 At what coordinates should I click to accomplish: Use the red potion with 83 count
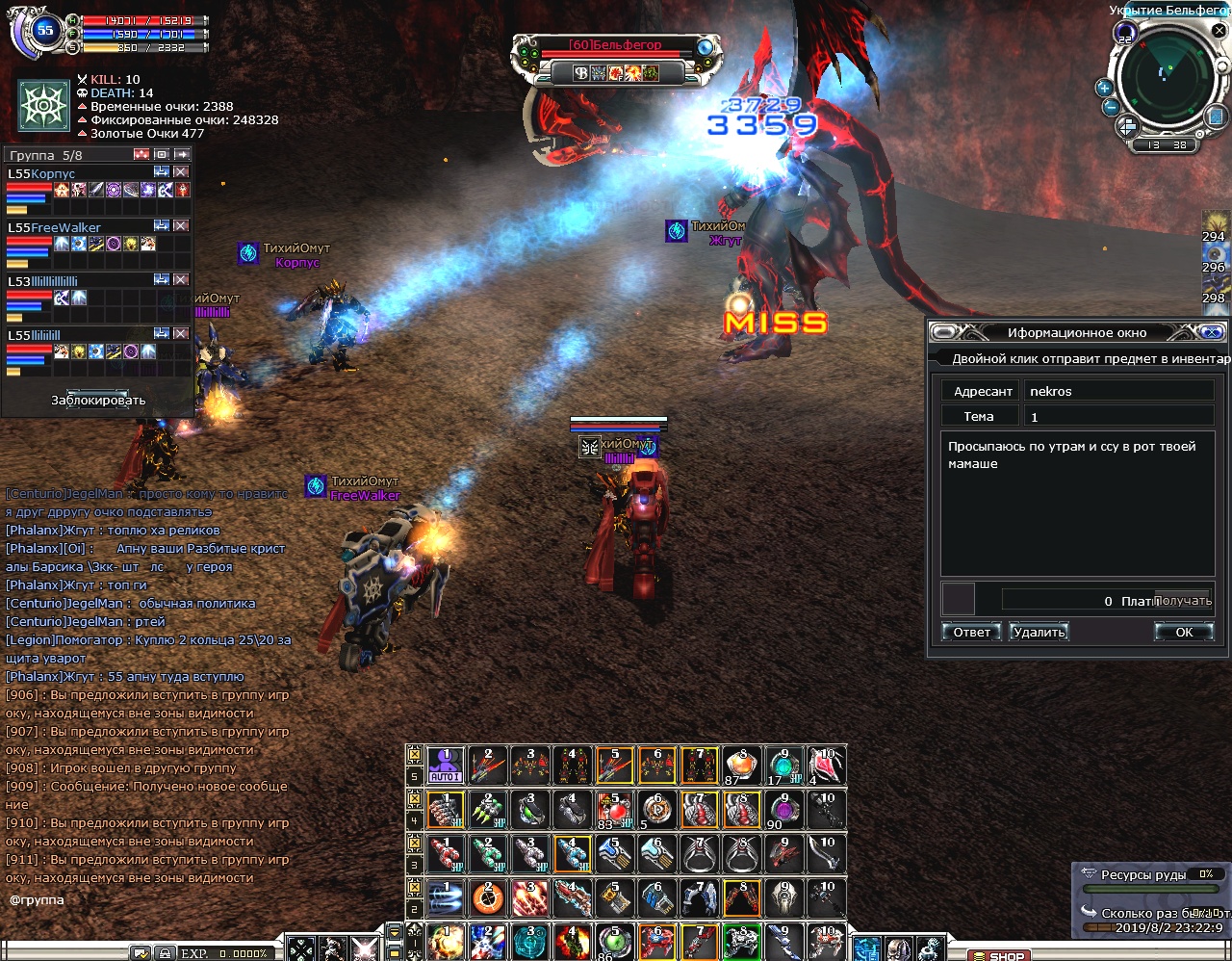(615, 811)
